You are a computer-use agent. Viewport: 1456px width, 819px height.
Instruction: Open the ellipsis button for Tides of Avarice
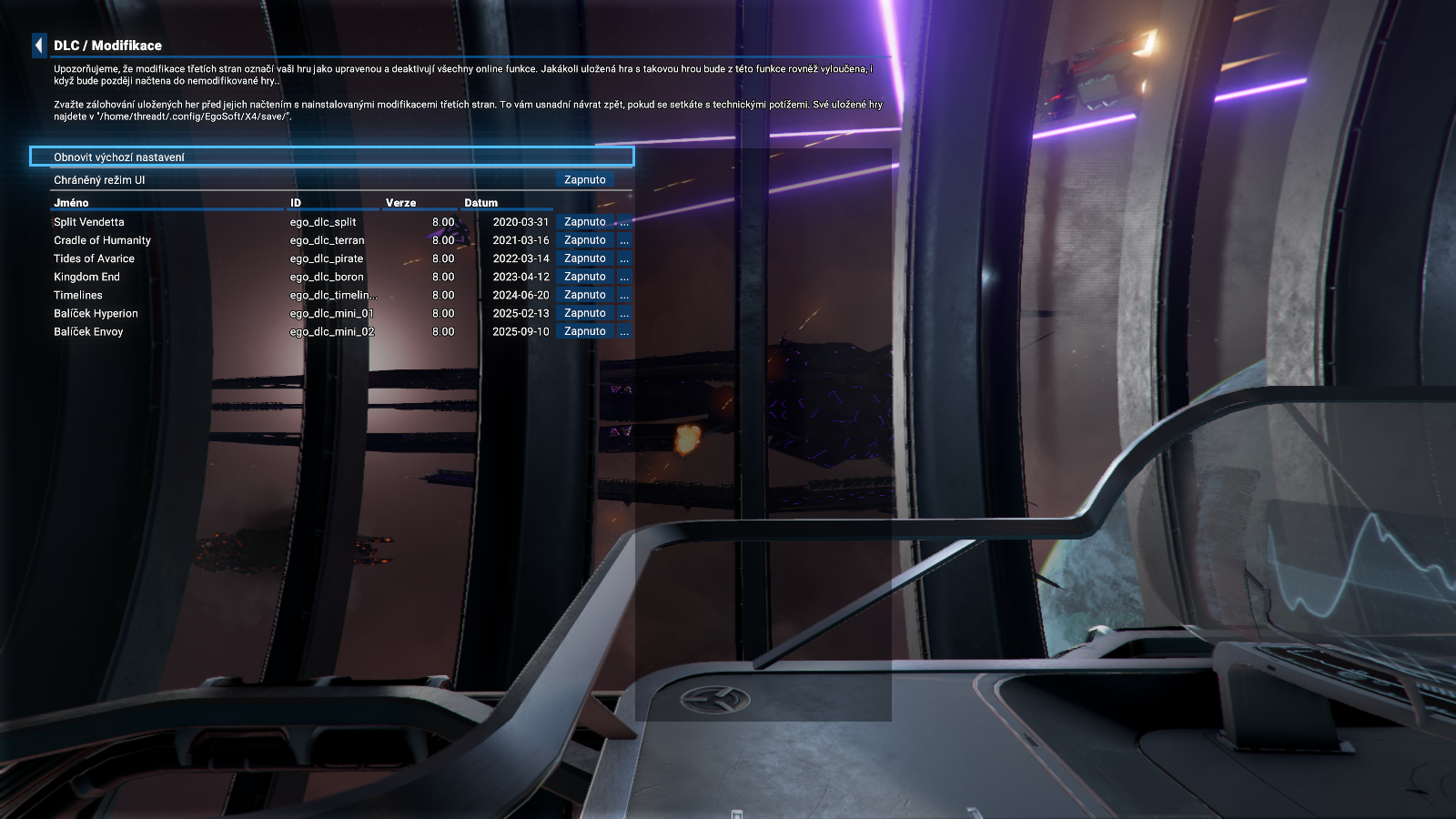624,258
